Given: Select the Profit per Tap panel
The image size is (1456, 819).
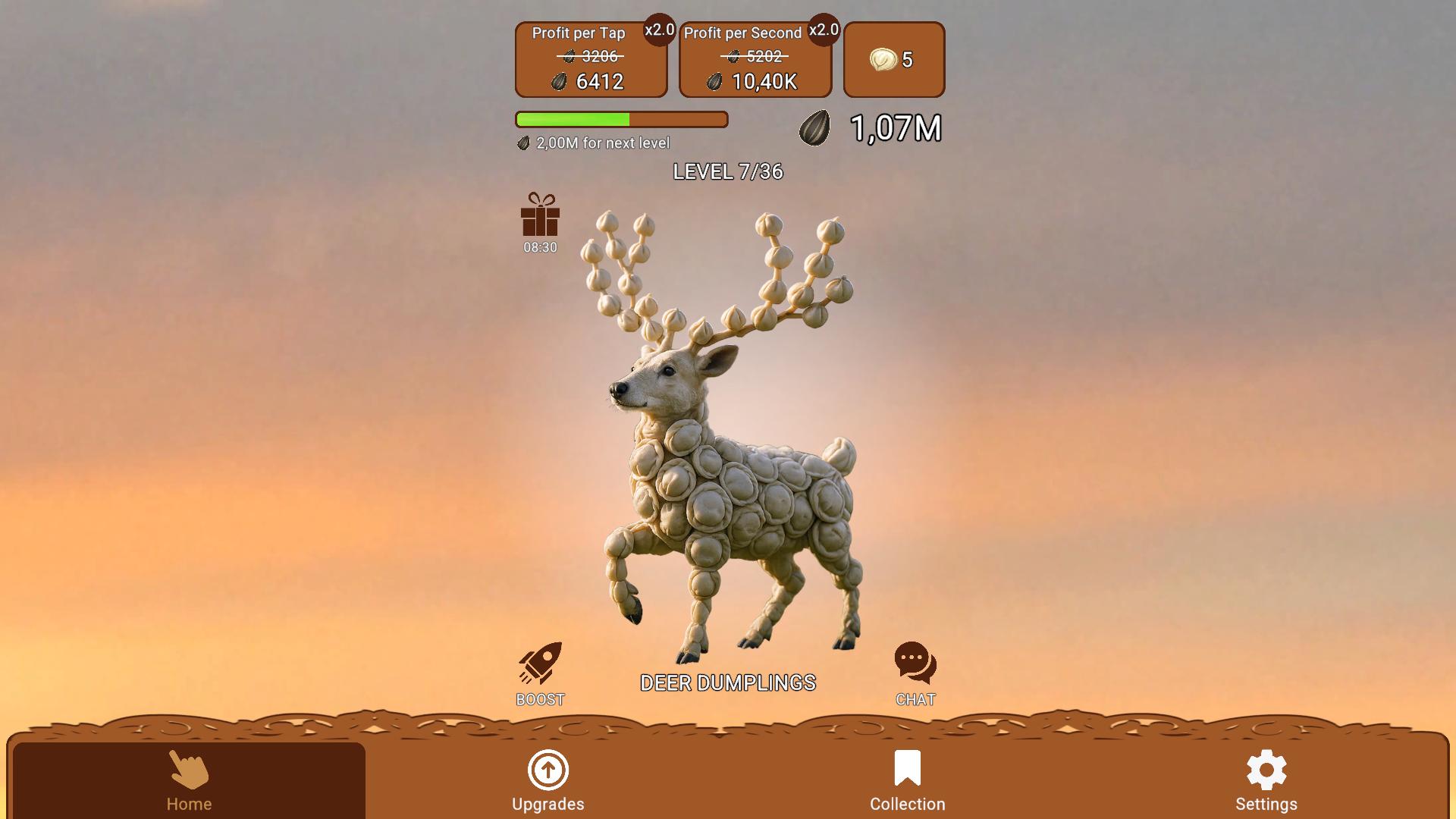Looking at the screenshot, I should pos(591,59).
